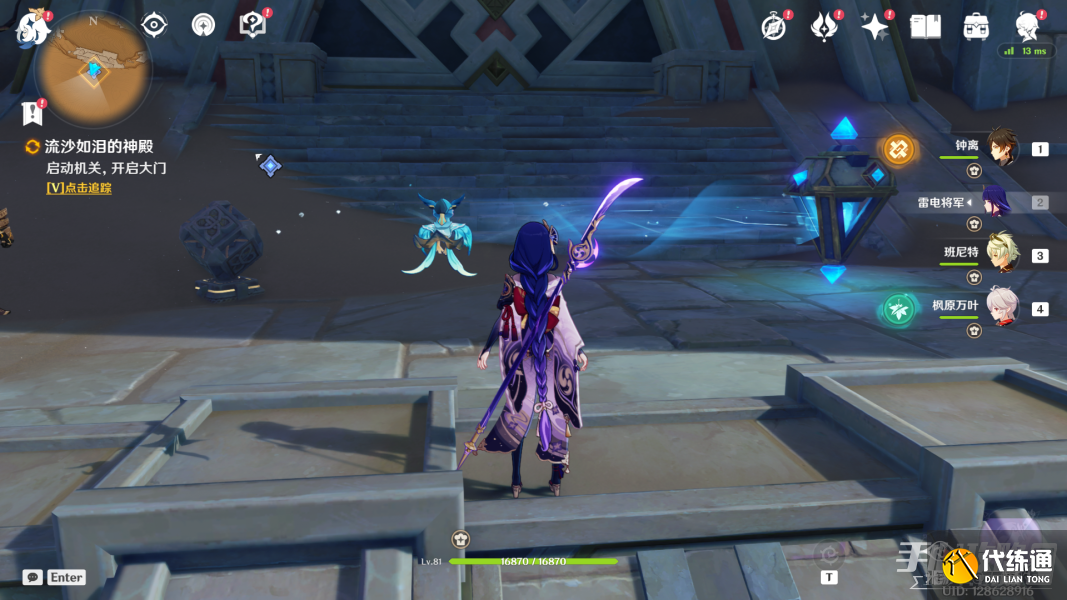
Task: Open the backpack inventory
Action: click(x=976, y=27)
